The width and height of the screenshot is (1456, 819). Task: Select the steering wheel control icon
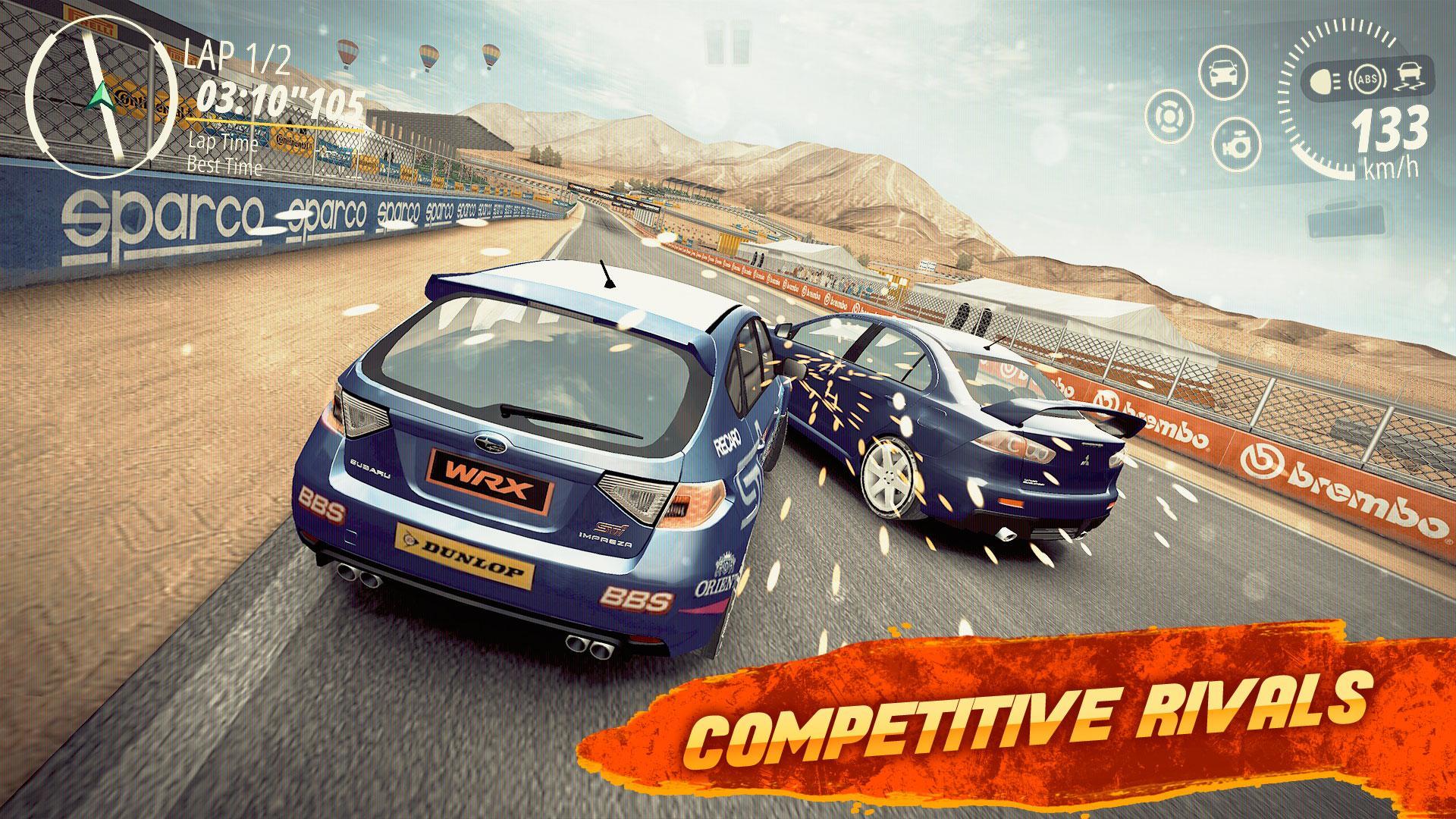pos(1169,118)
